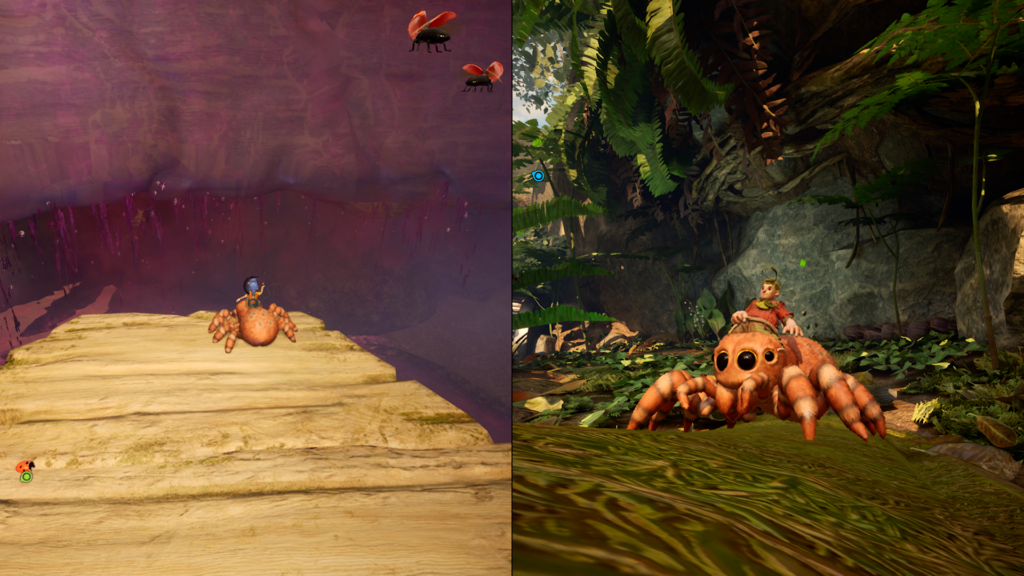
Task: Click the green partner location marker
Action: (x=26, y=477)
